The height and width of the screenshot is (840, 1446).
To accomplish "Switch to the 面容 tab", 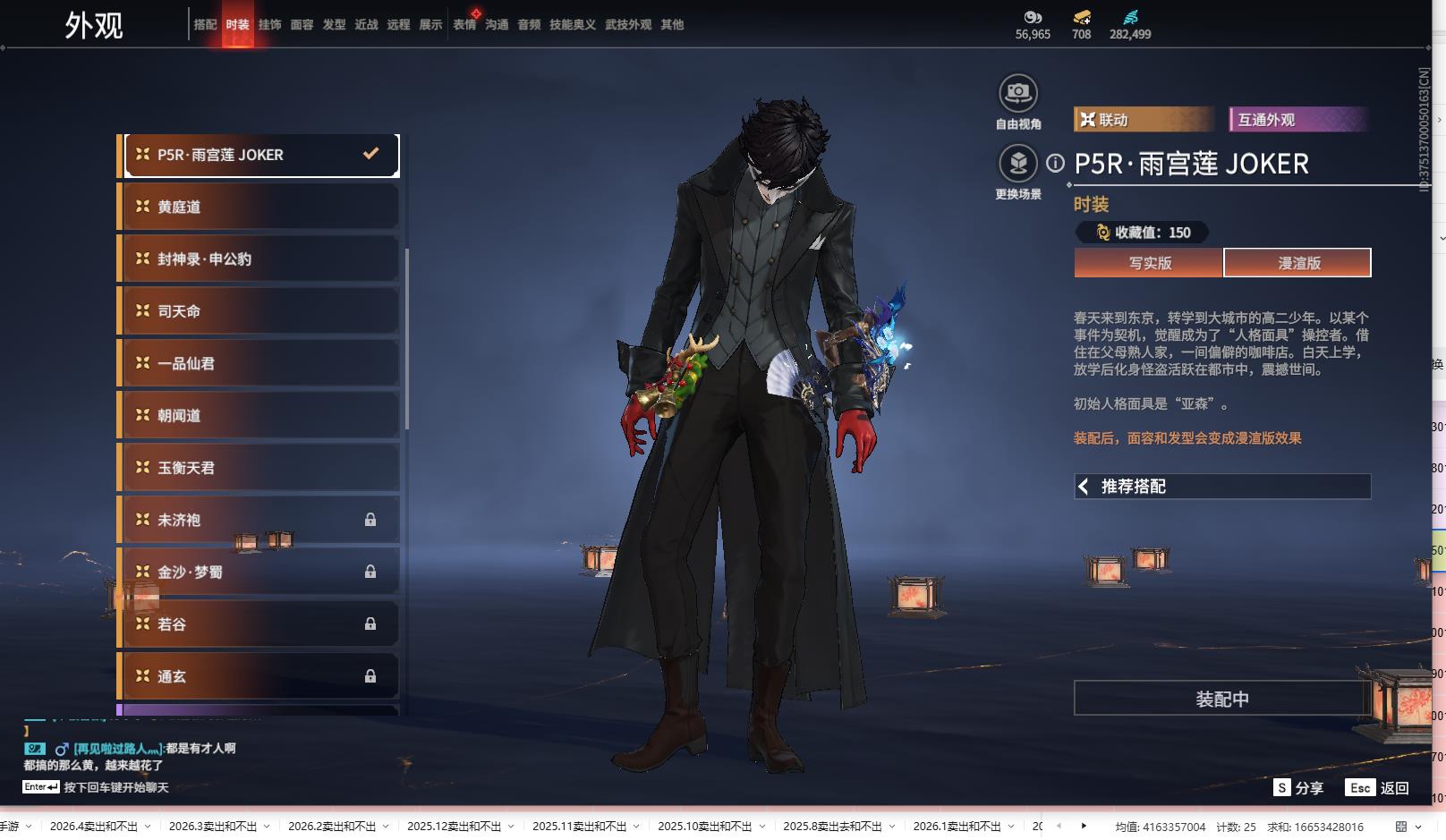I will (x=302, y=25).
